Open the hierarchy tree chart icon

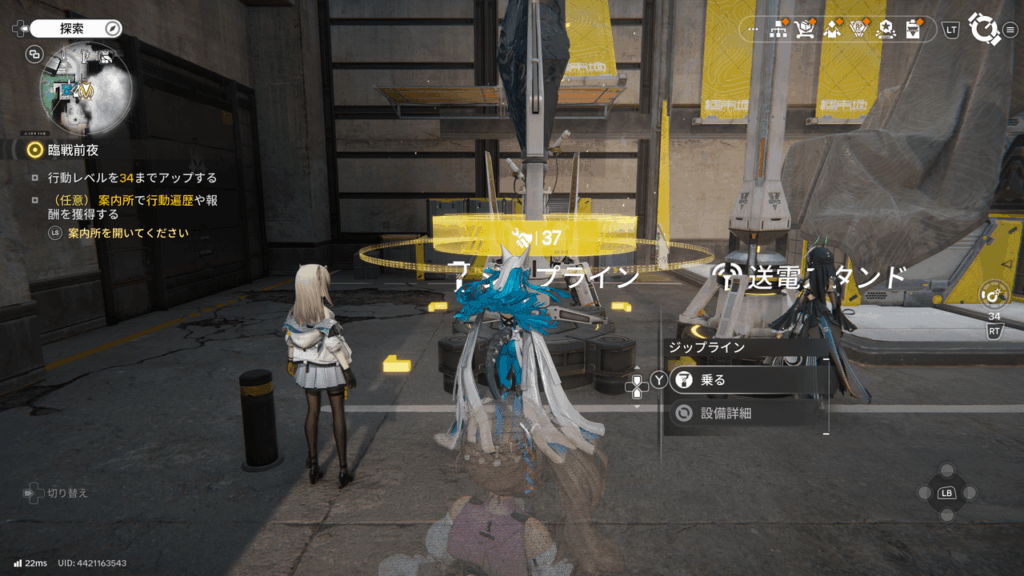tap(779, 30)
